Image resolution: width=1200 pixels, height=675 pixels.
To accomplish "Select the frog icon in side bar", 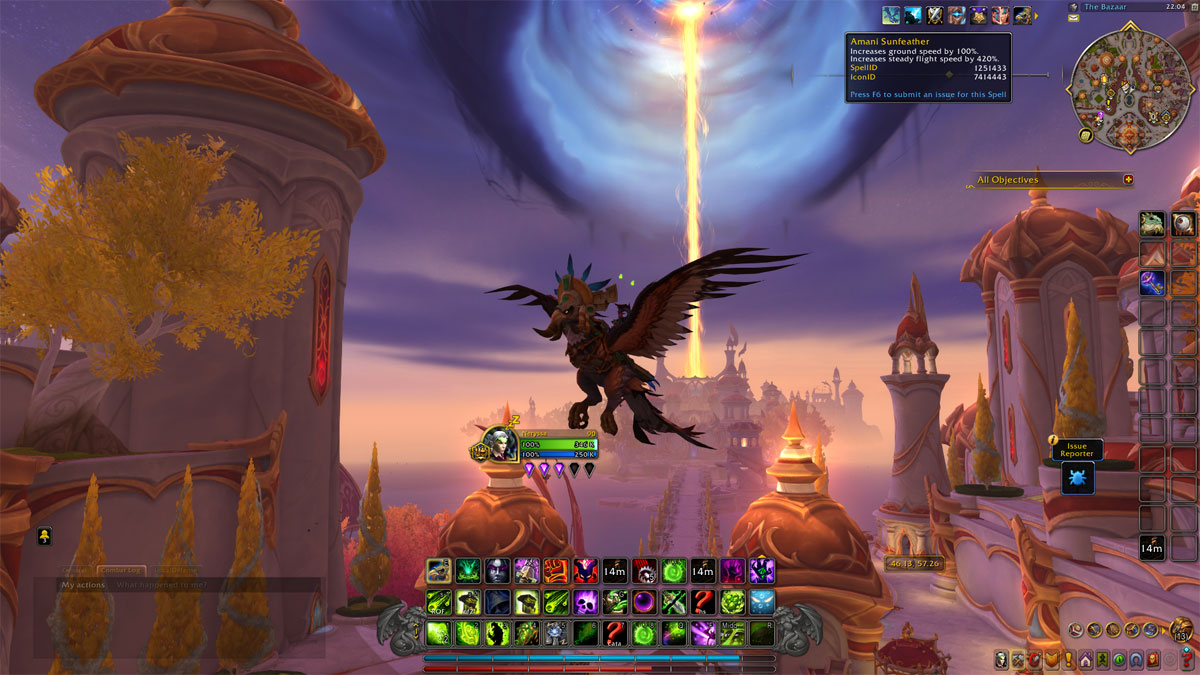I will point(1152,224).
